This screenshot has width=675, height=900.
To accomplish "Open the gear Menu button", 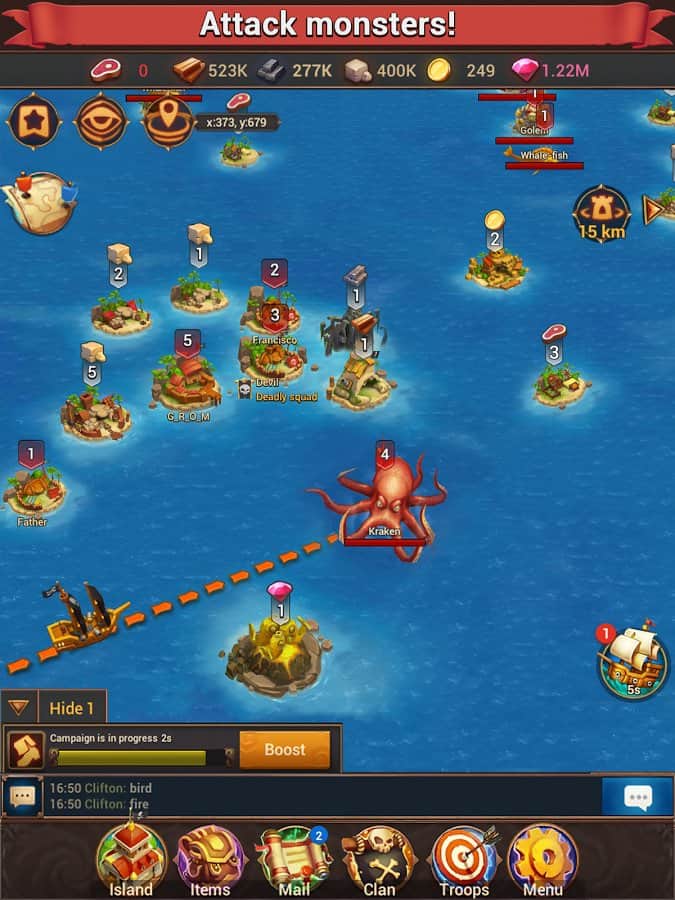I will pyautogui.click(x=543, y=859).
